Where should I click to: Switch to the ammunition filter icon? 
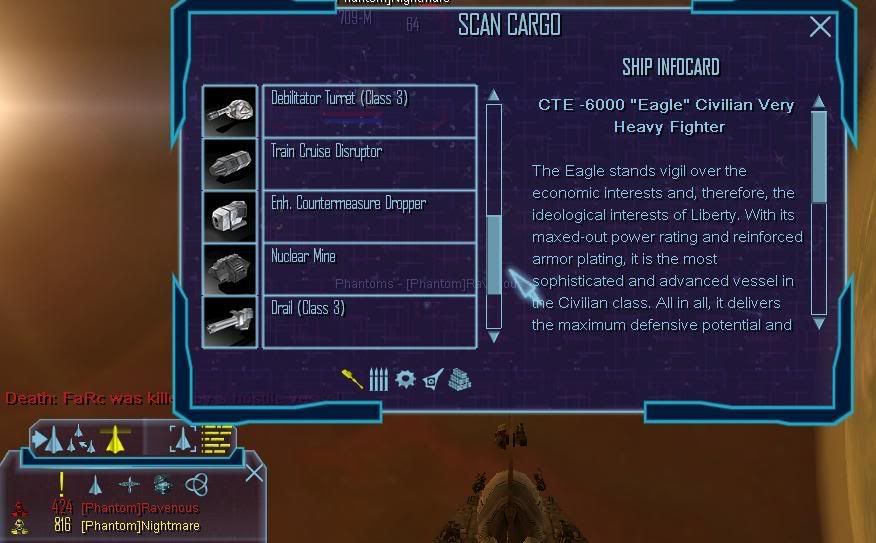coord(378,379)
